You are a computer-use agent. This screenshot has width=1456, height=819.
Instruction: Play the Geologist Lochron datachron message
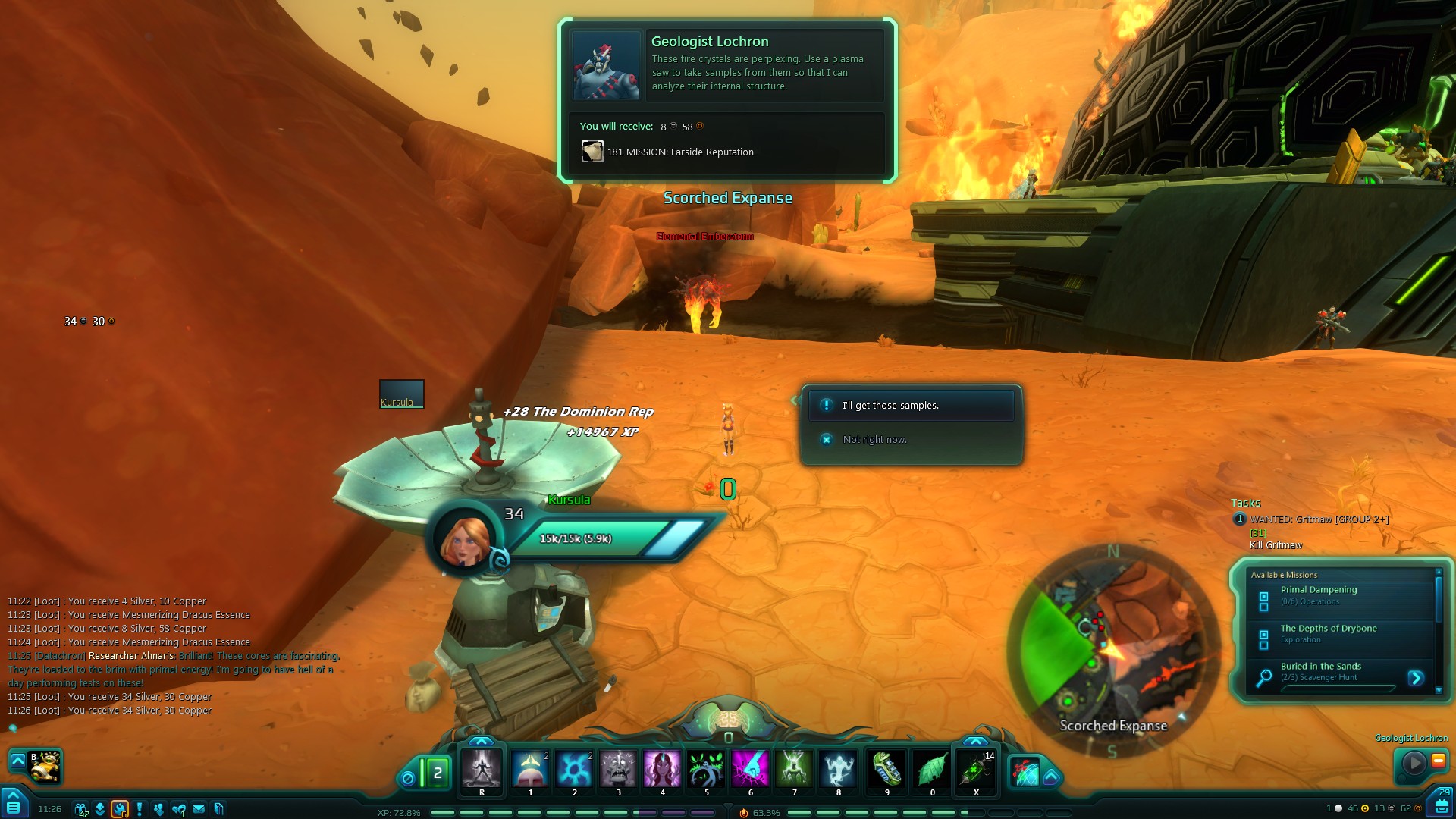(x=1414, y=762)
